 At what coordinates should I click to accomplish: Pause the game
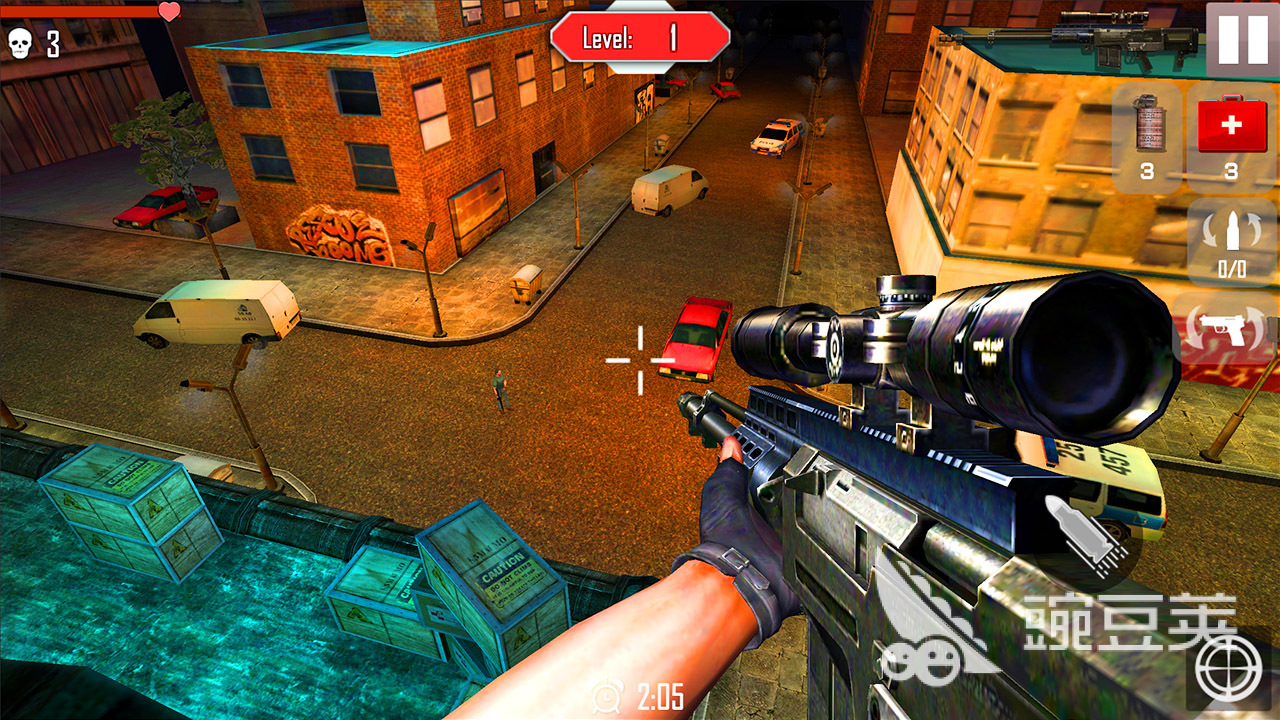pyautogui.click(x=1241, y=38)
